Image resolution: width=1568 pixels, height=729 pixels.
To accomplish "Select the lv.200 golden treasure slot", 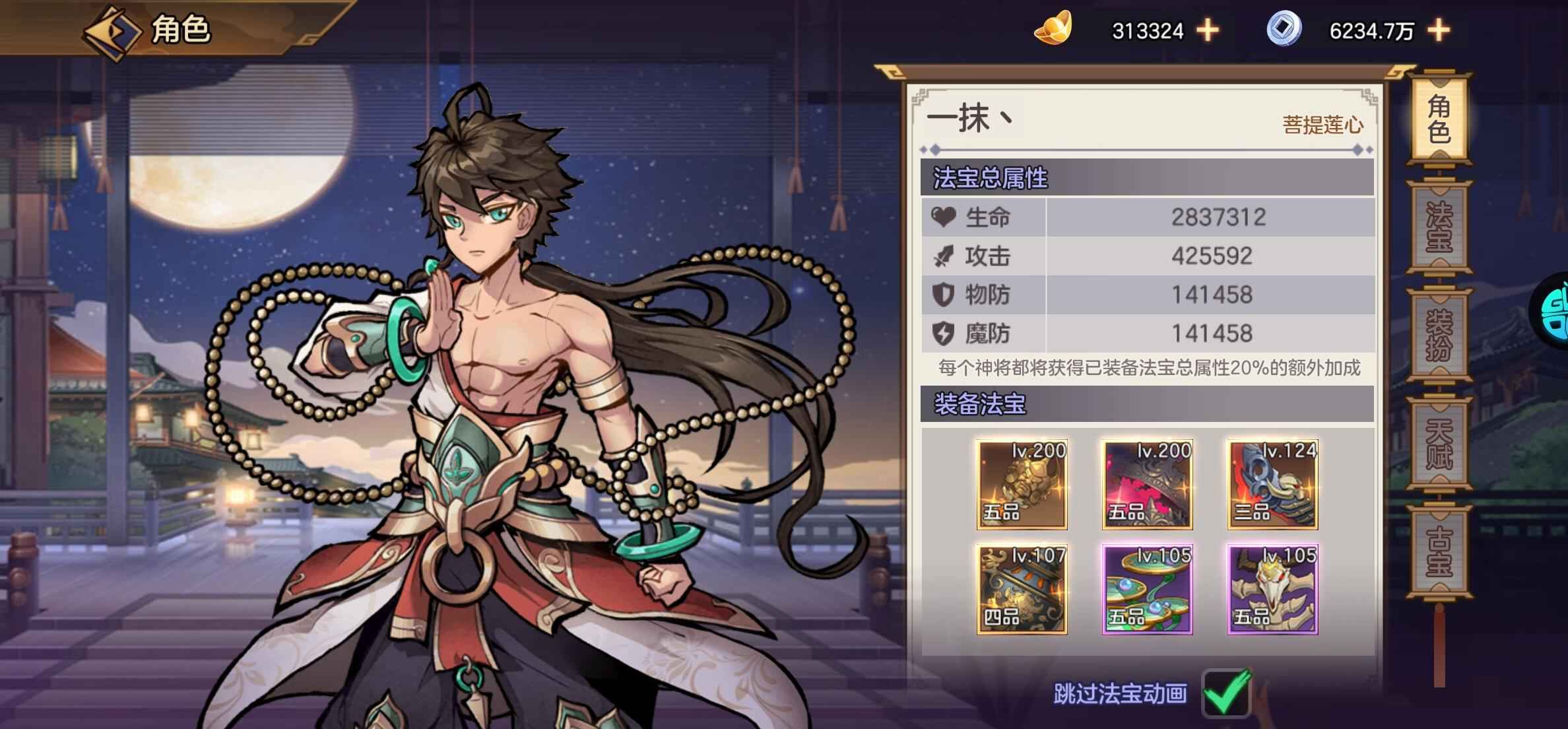I will tap(1022, 485).
